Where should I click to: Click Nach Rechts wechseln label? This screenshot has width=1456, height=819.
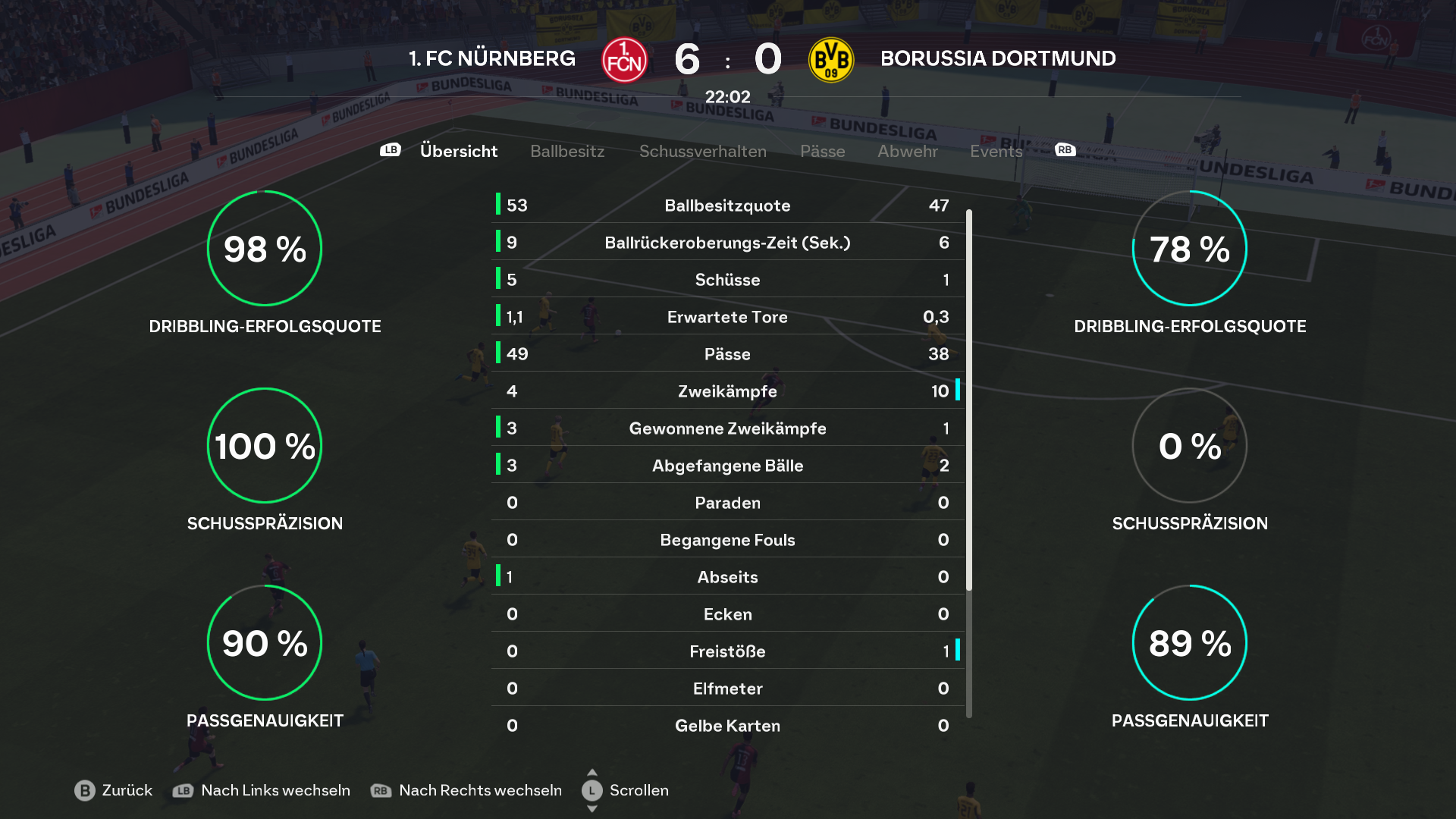coord(479,790)
